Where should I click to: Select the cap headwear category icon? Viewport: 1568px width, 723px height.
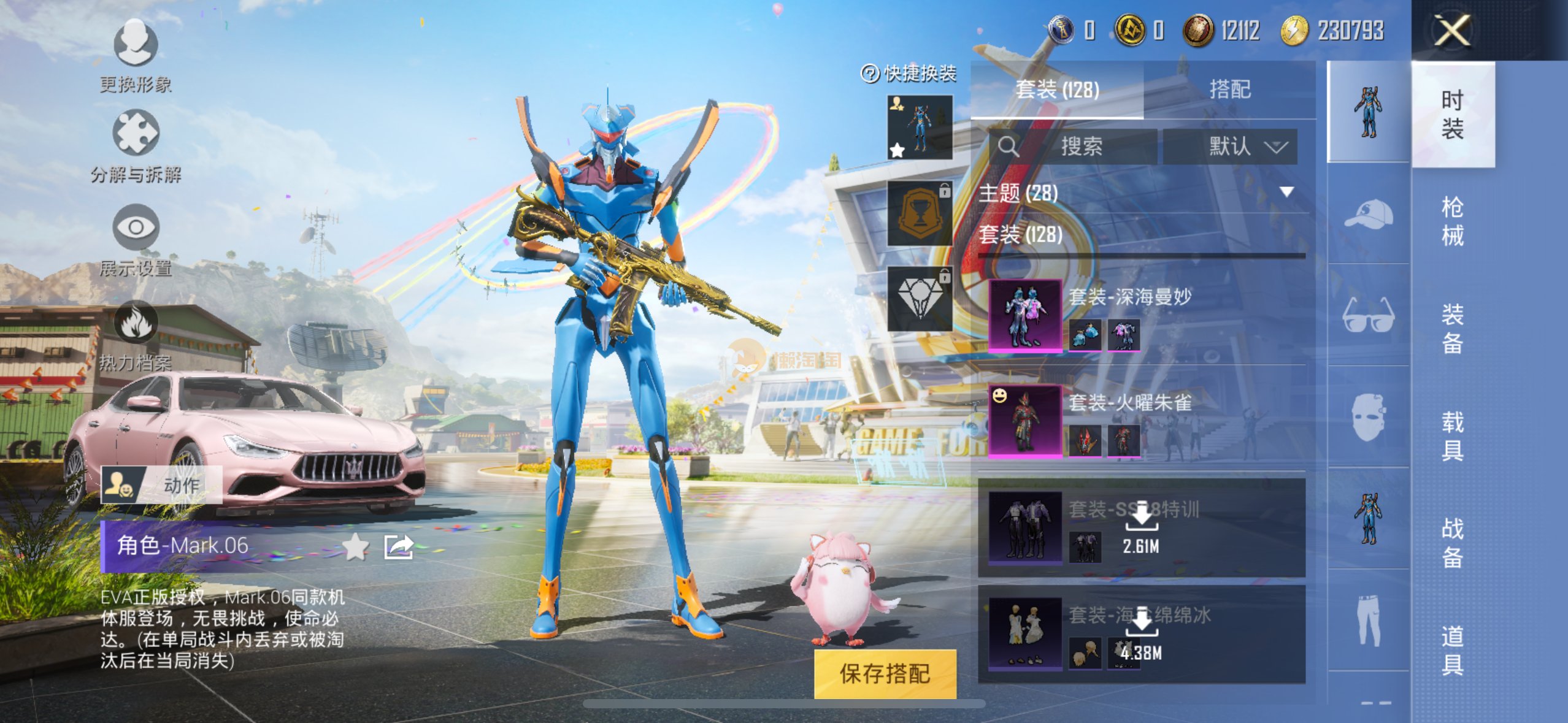pyautogui.click(x=1368, y=214)
